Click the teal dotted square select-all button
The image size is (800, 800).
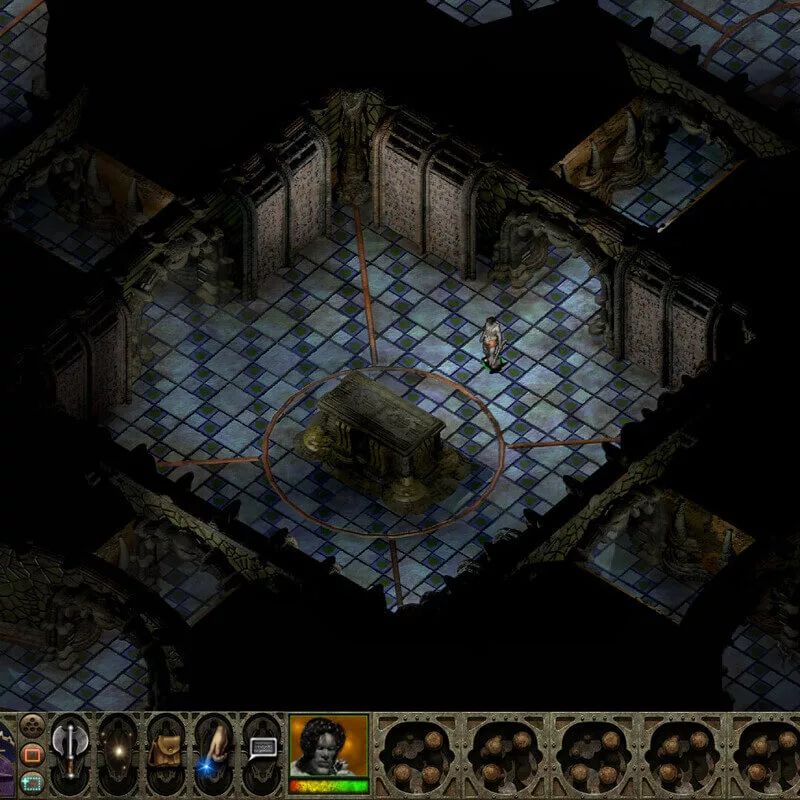(x=32, y=782)
